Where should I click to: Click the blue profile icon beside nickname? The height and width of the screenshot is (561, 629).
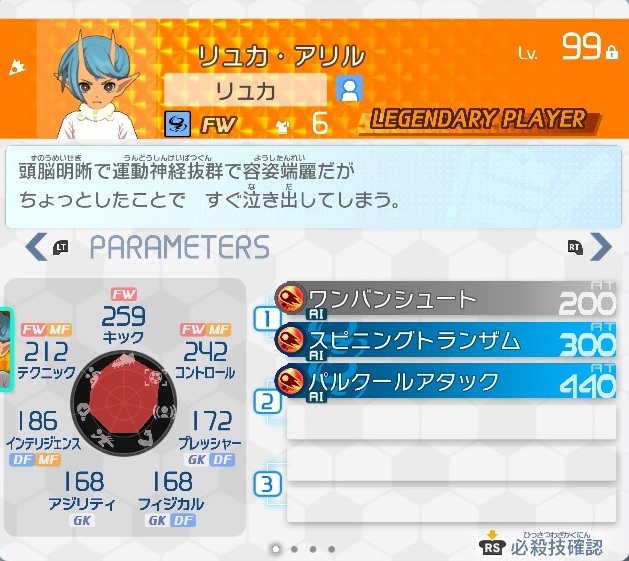click(x=348, y=89)
